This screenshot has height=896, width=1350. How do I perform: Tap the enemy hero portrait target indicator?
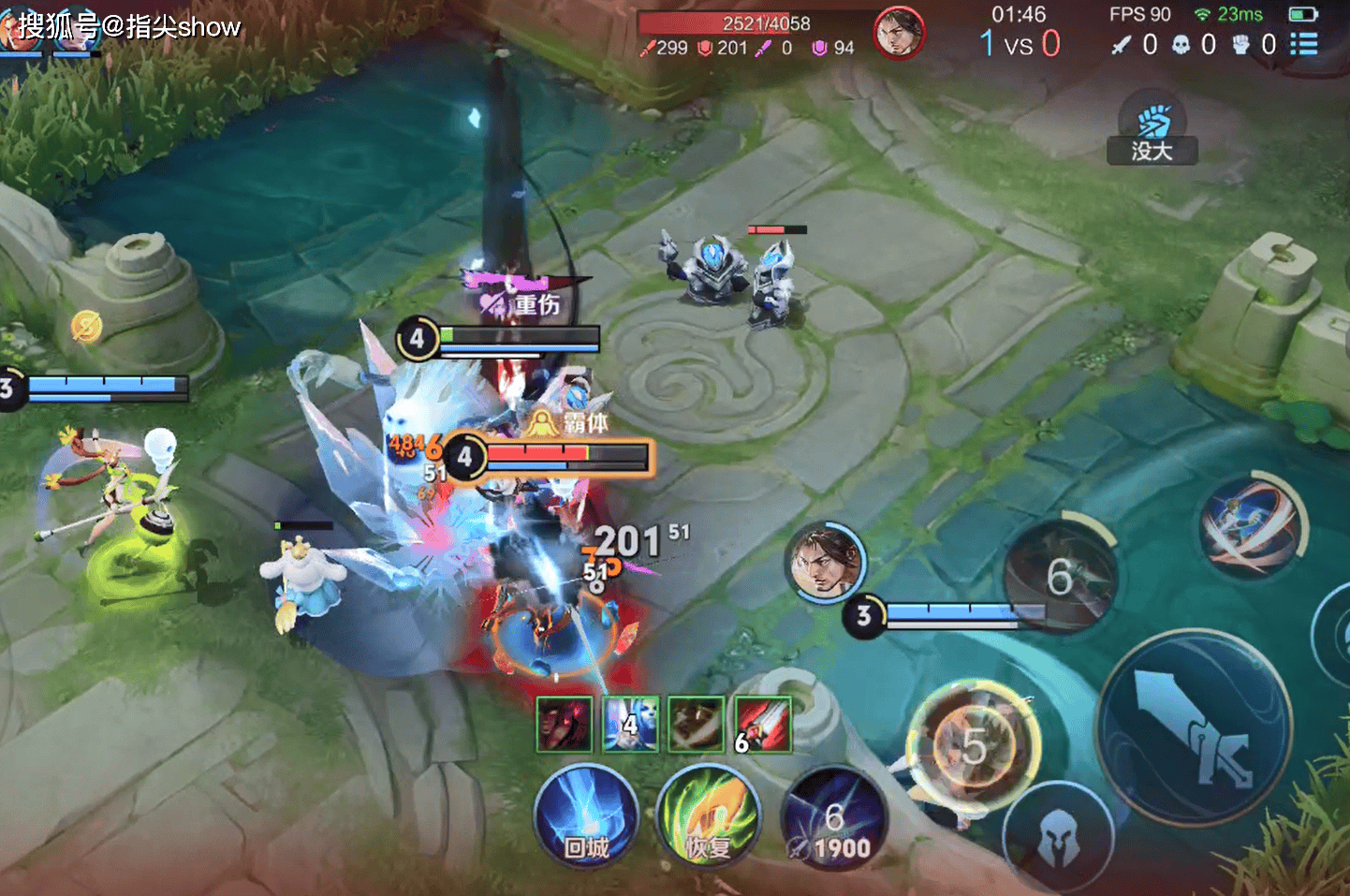click(825, 562)
